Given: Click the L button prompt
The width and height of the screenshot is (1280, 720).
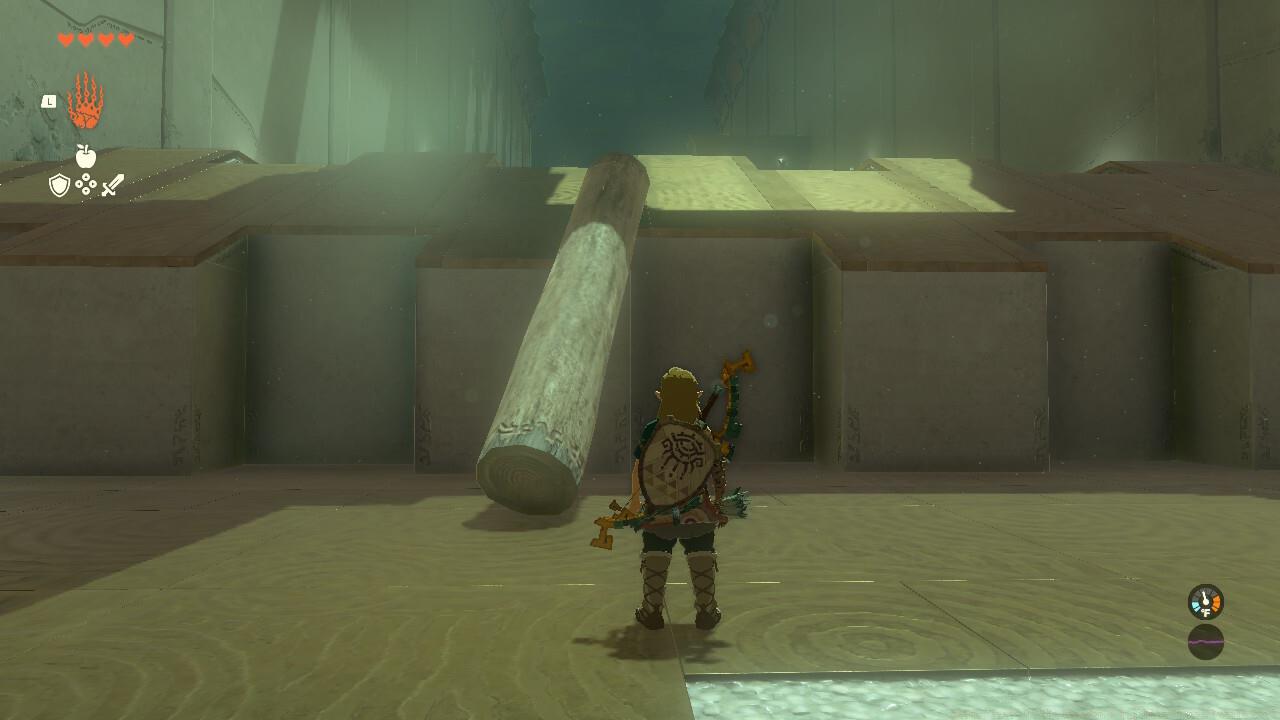Looking at the screenshot, I should coord(48,101).
